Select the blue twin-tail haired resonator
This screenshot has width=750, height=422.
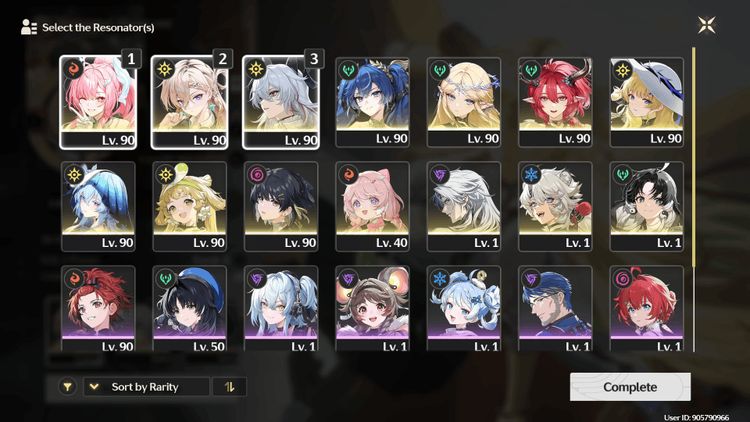point(373,101)
